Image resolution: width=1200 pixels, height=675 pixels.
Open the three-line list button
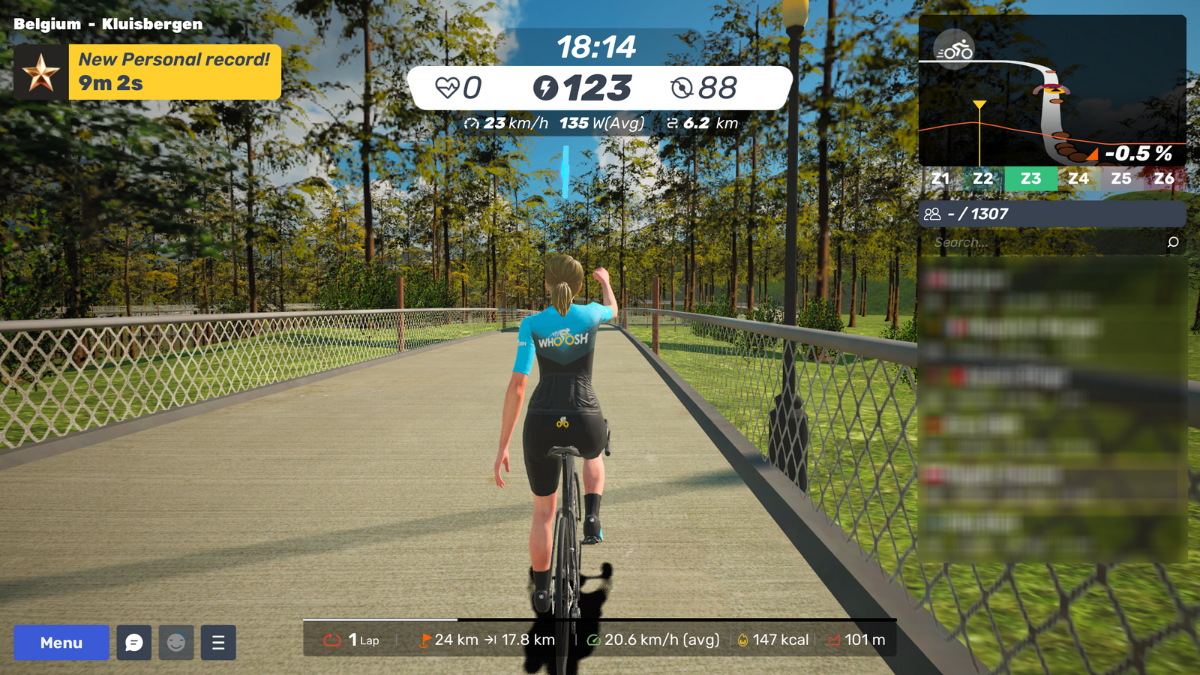click(218, 643)
